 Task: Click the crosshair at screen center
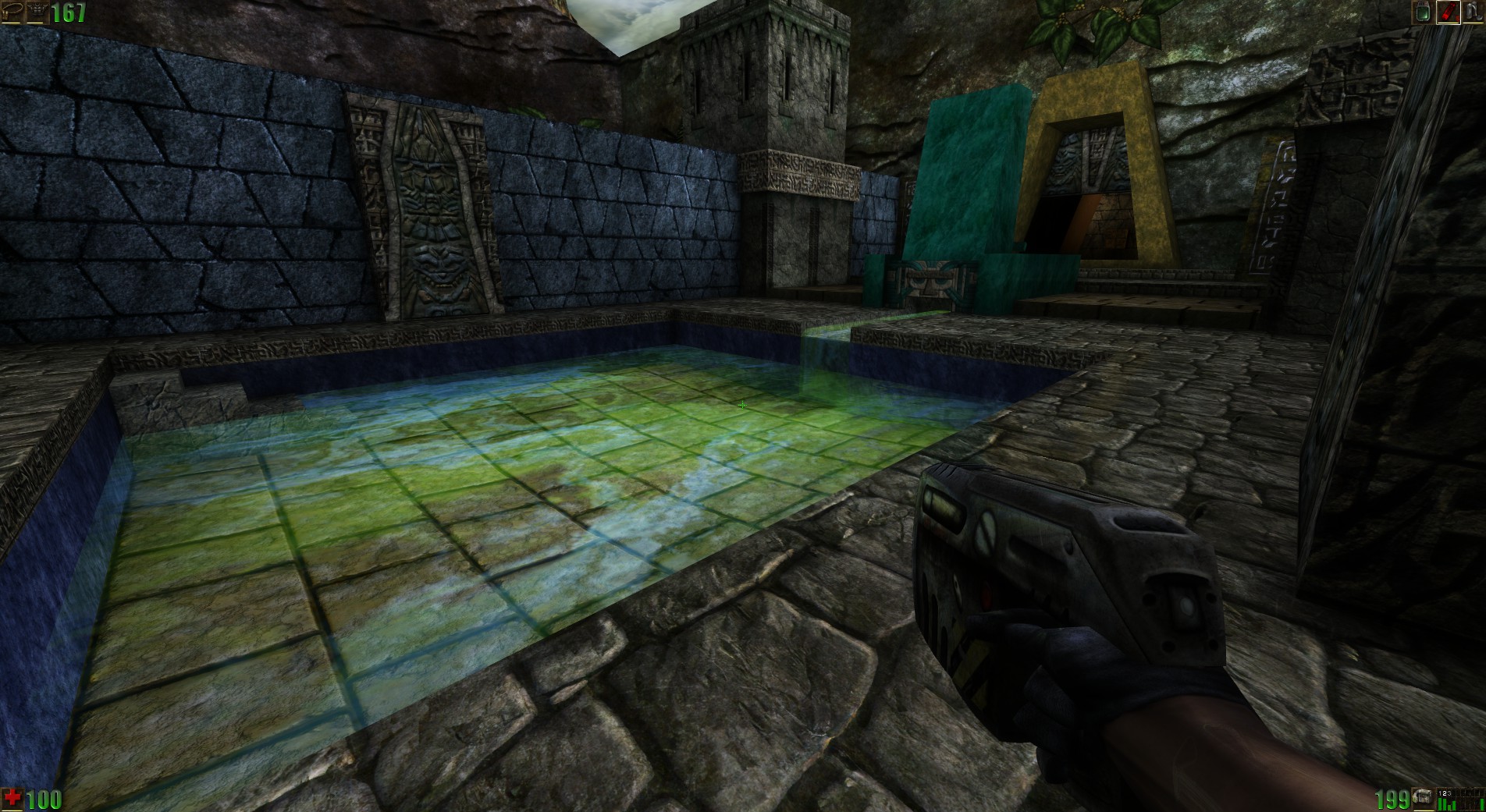(741, 406)
